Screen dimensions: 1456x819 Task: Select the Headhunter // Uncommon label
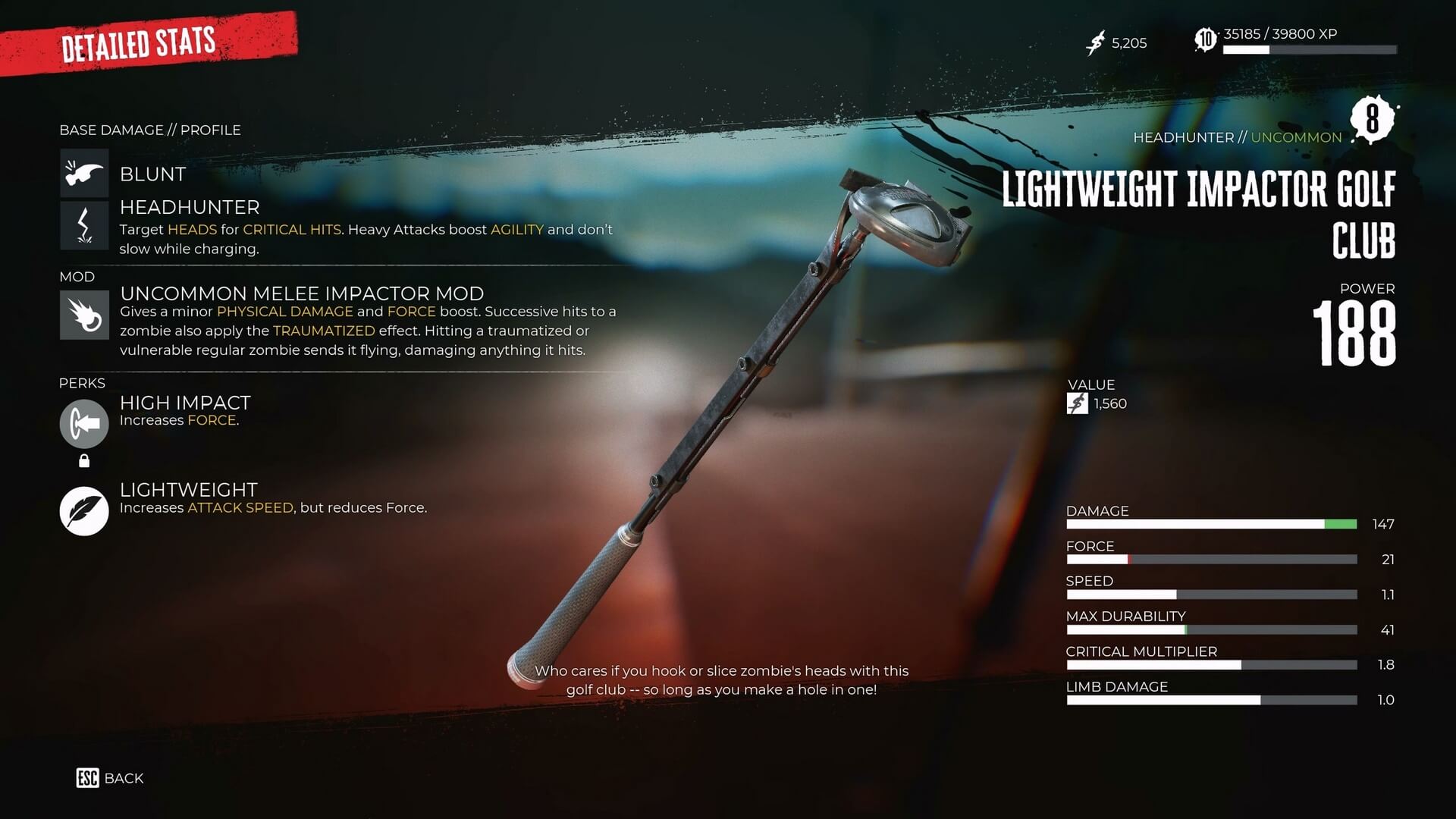(1238, 137)
